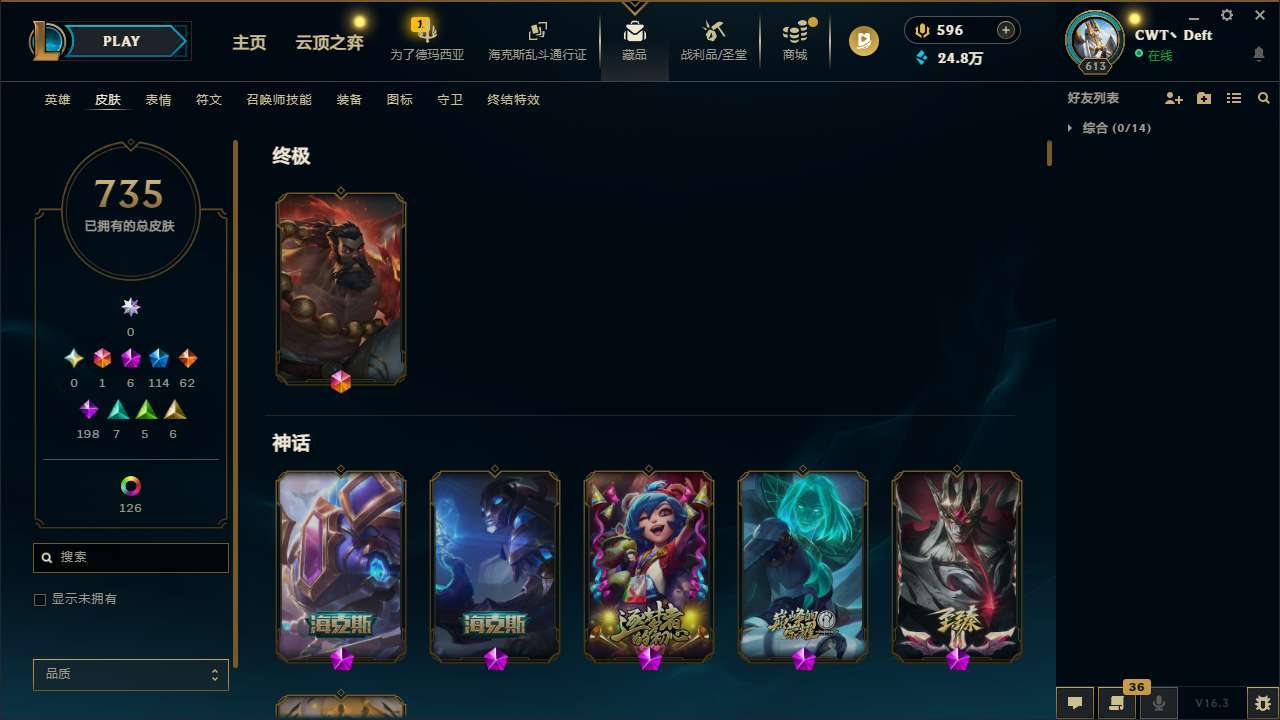Switch to the 皮肤 tab
Screen dimensions: 1280x720
tap(108, 100)
